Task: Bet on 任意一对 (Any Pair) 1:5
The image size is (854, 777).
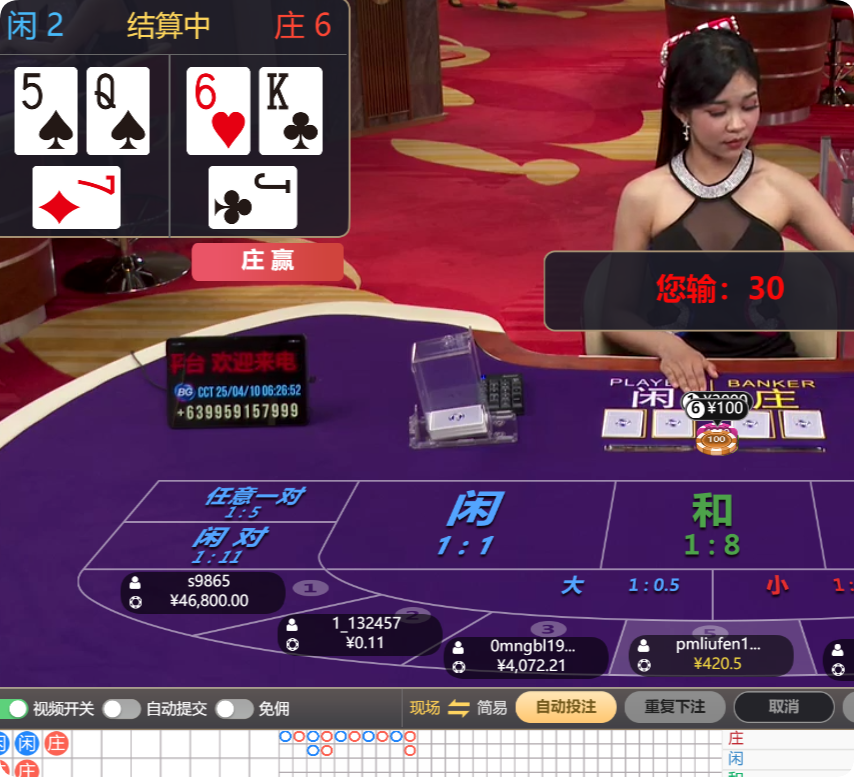Action: point(253,502)
